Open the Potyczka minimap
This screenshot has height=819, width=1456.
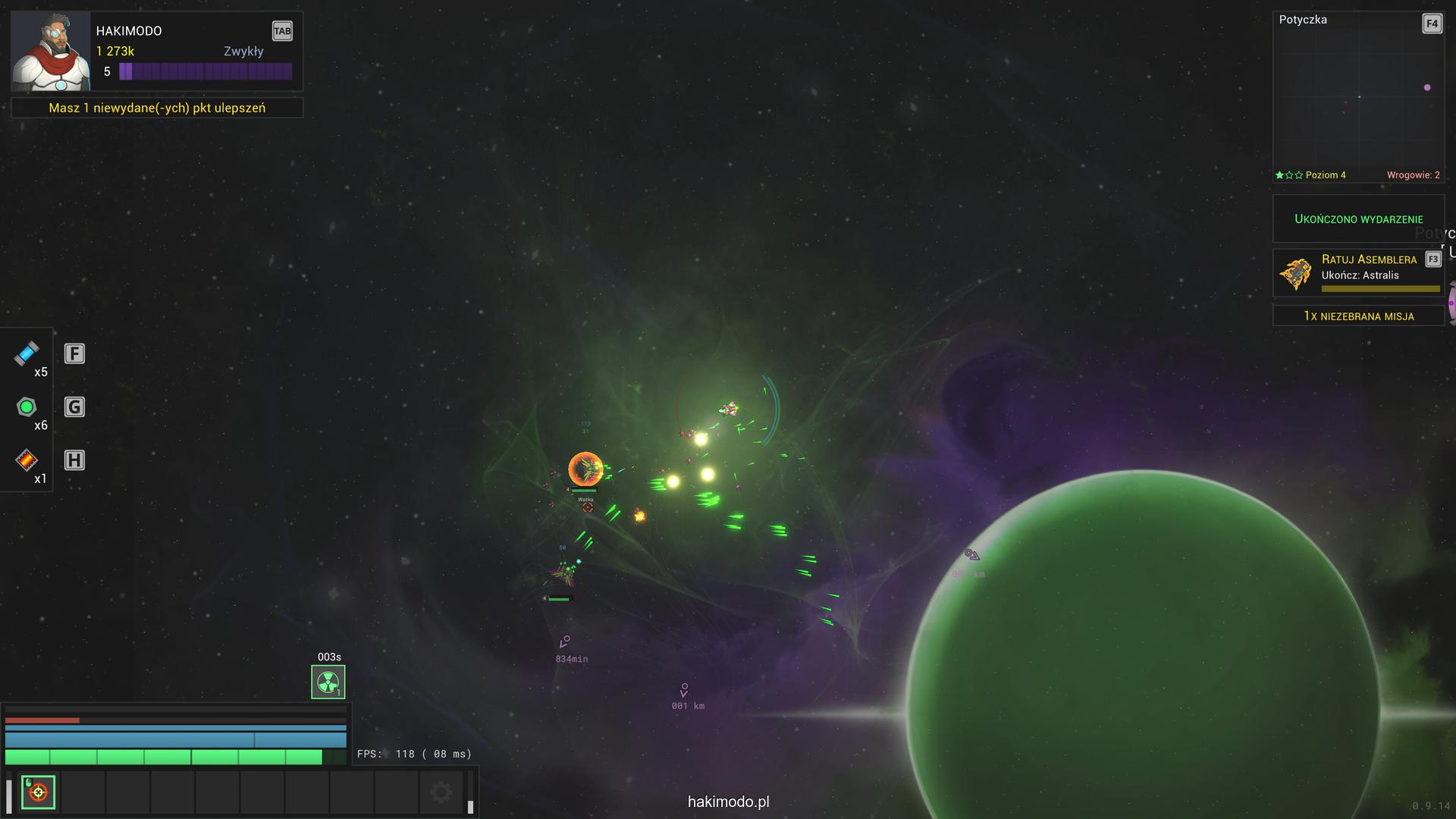pos(1358,96)
